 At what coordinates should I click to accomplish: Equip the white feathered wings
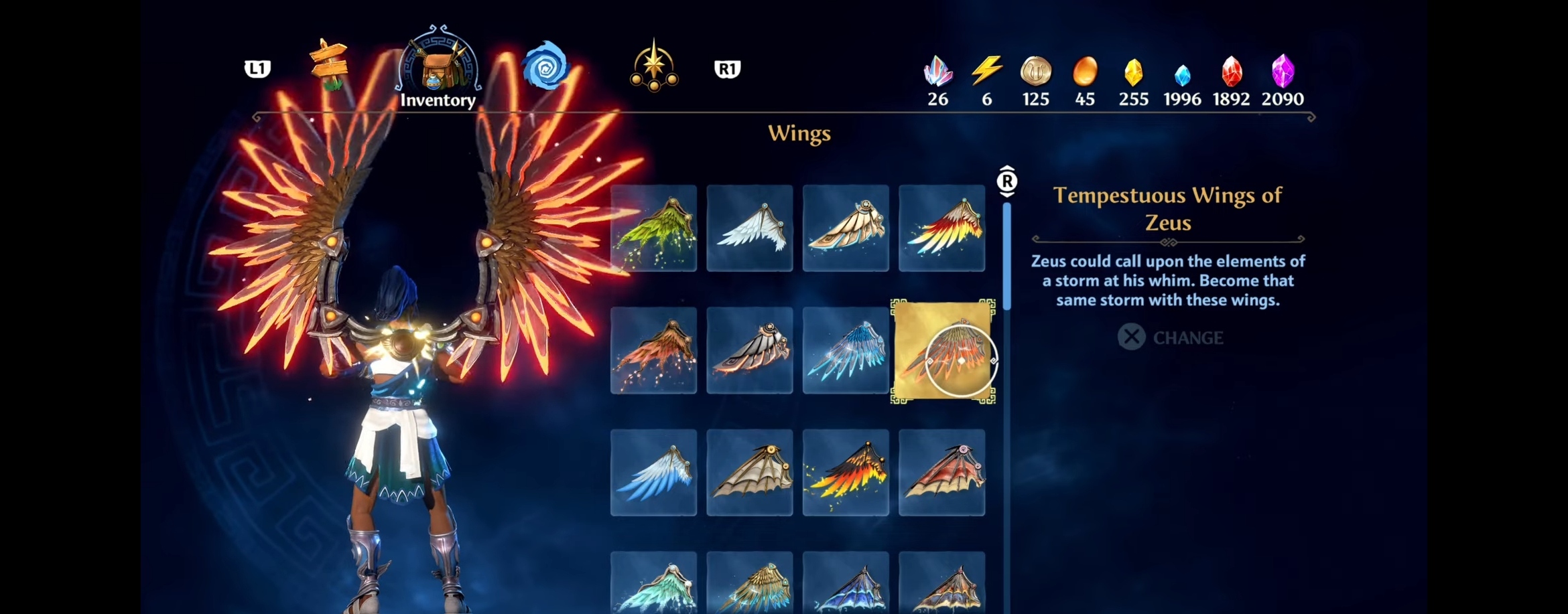(749, 228)
